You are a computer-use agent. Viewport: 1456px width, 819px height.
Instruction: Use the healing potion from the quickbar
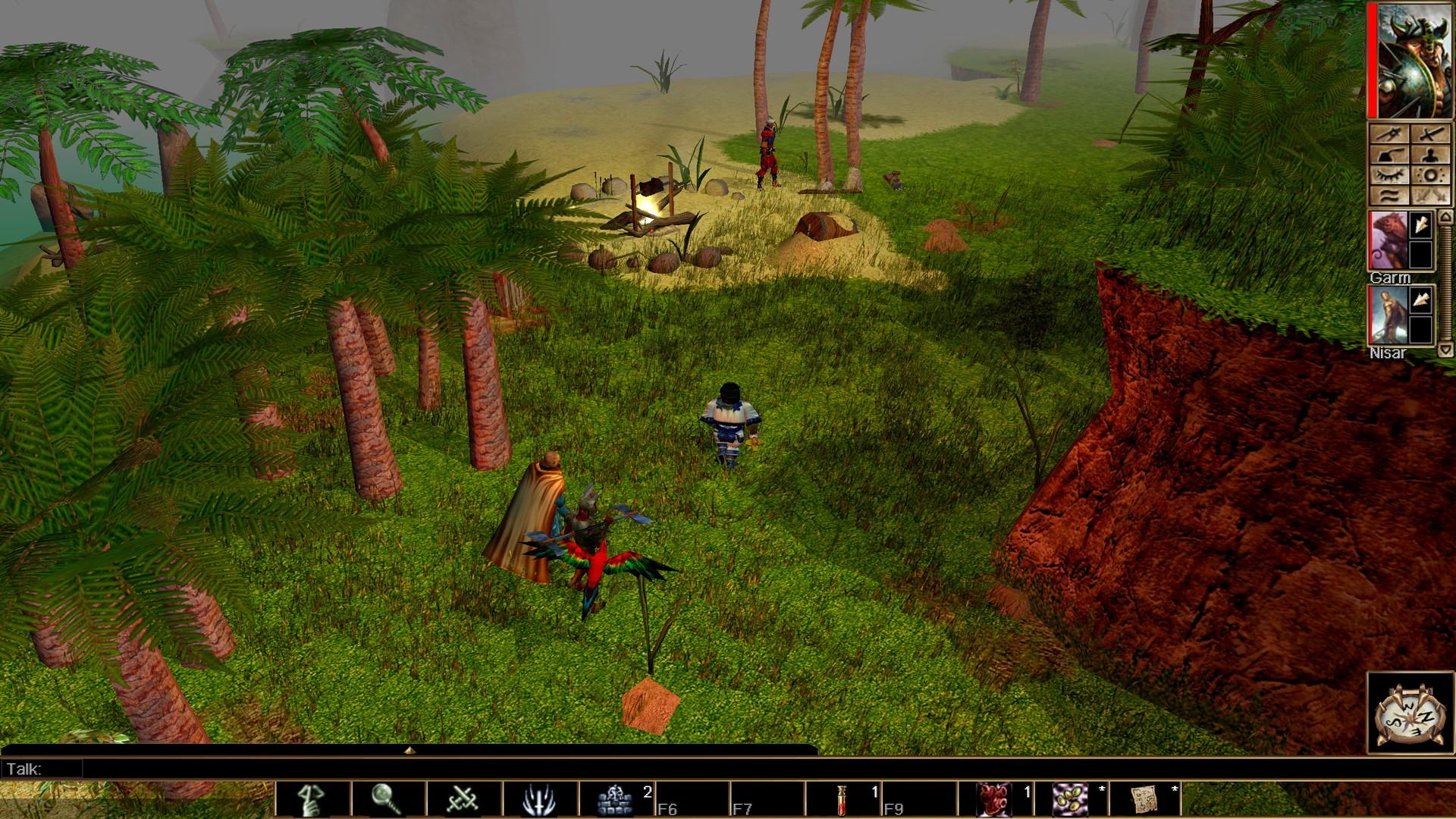pyautogui.click(x=842, y=797)
